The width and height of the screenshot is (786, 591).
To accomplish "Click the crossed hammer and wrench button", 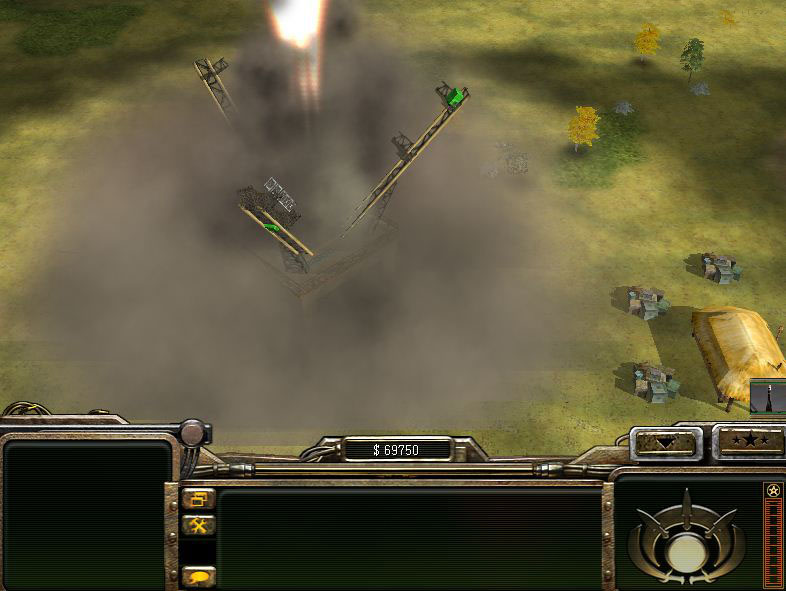I will pos(199,525).
